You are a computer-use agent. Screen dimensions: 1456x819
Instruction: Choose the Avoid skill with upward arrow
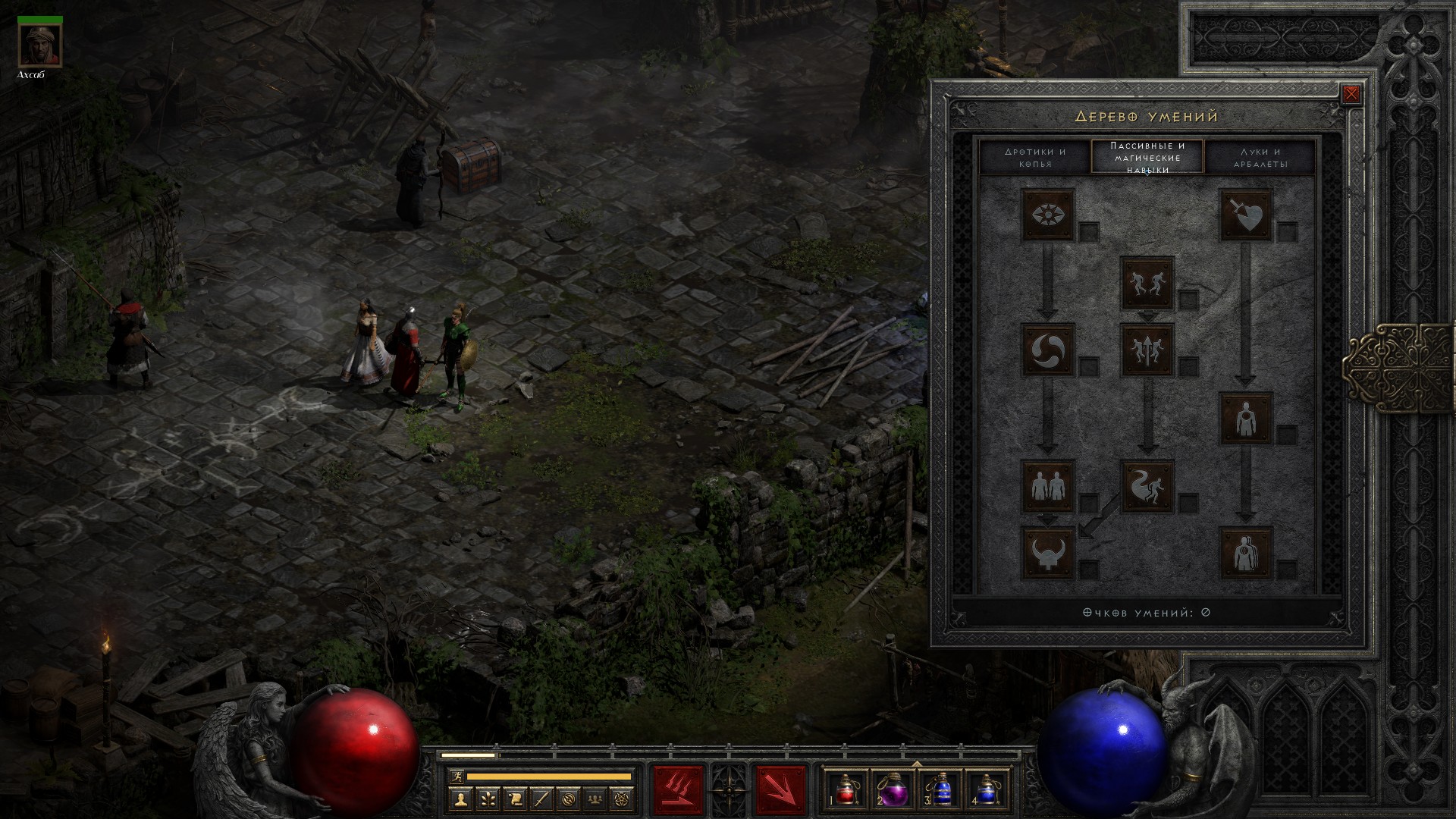coord(1147,350)
